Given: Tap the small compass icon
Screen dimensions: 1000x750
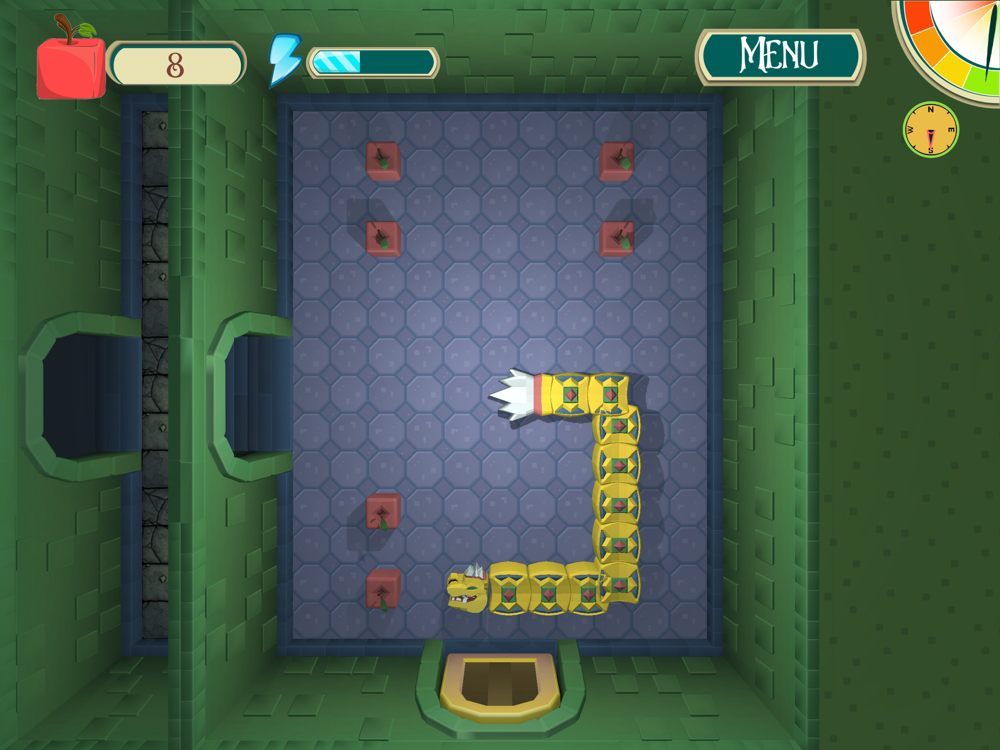Looking at the screenshot, I should [930, 130].
